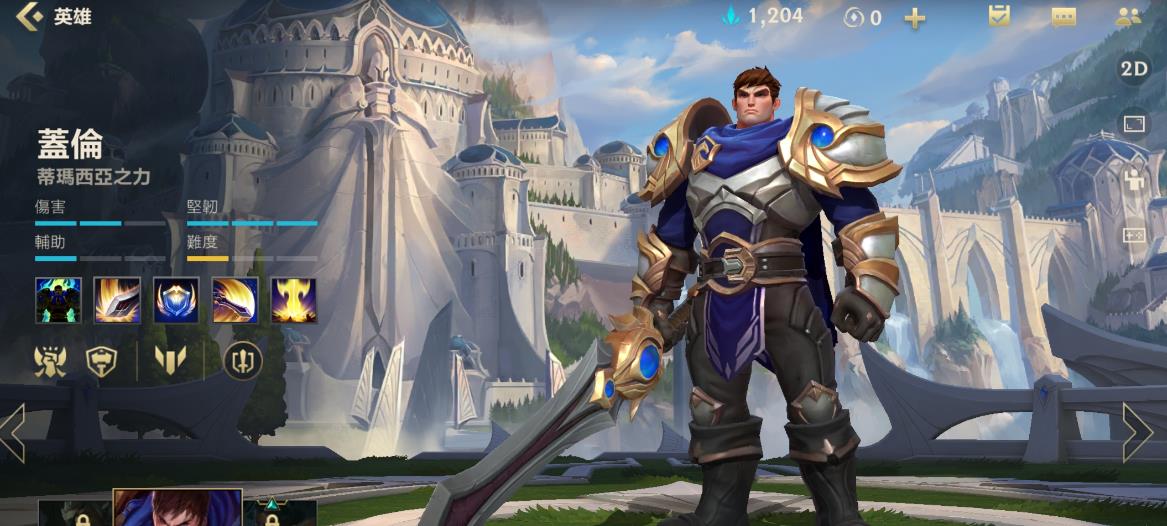This screenshot has width=1167, height=526.
Task: Show the previous champion with left arrow
Action: click(14, 433)
